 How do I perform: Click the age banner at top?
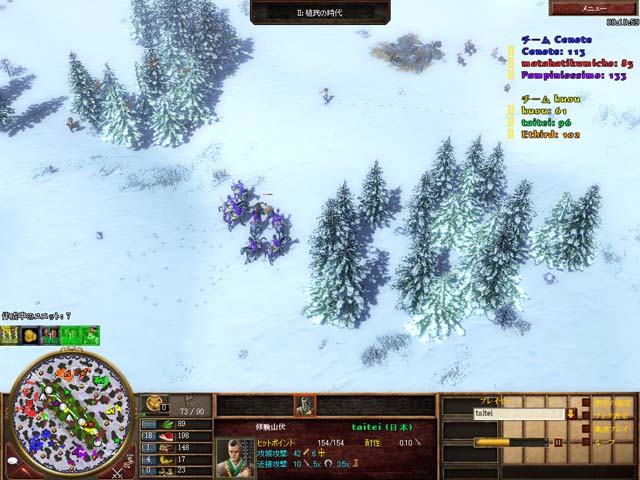pos(319,12)
